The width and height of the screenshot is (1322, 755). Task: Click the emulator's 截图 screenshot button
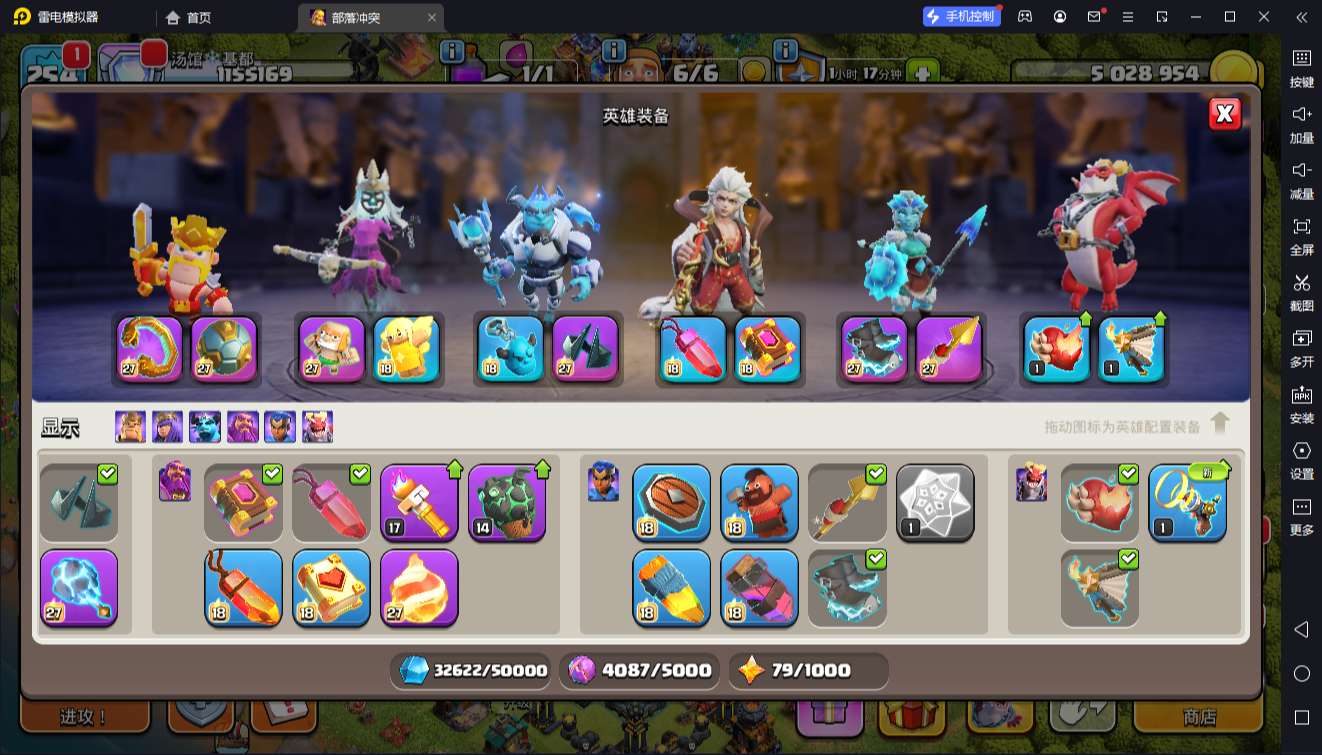(1301, 292)
